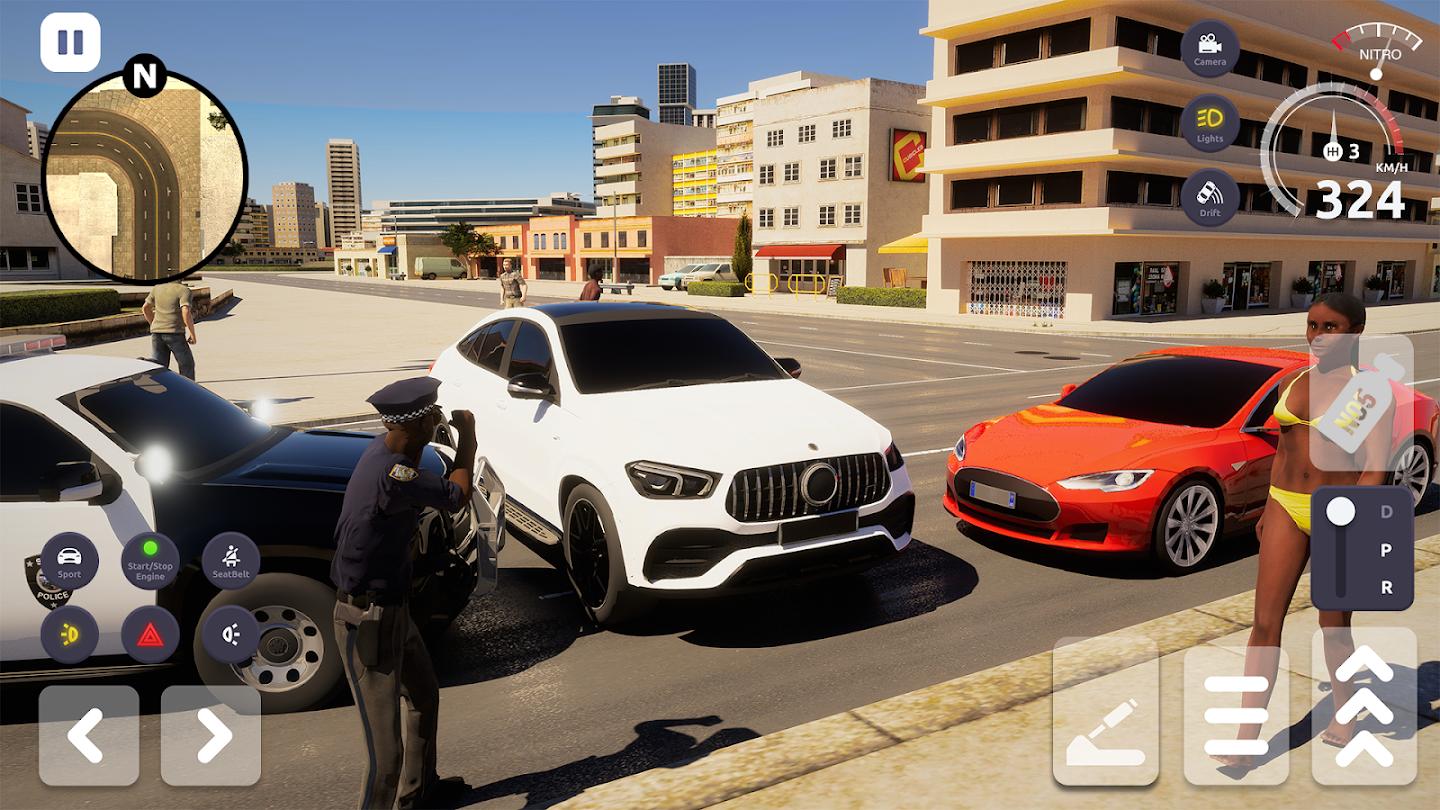Screen dimensions: 1440x810
Task: Toggle the yellow headlight indicator button
Action: [69, 635]
